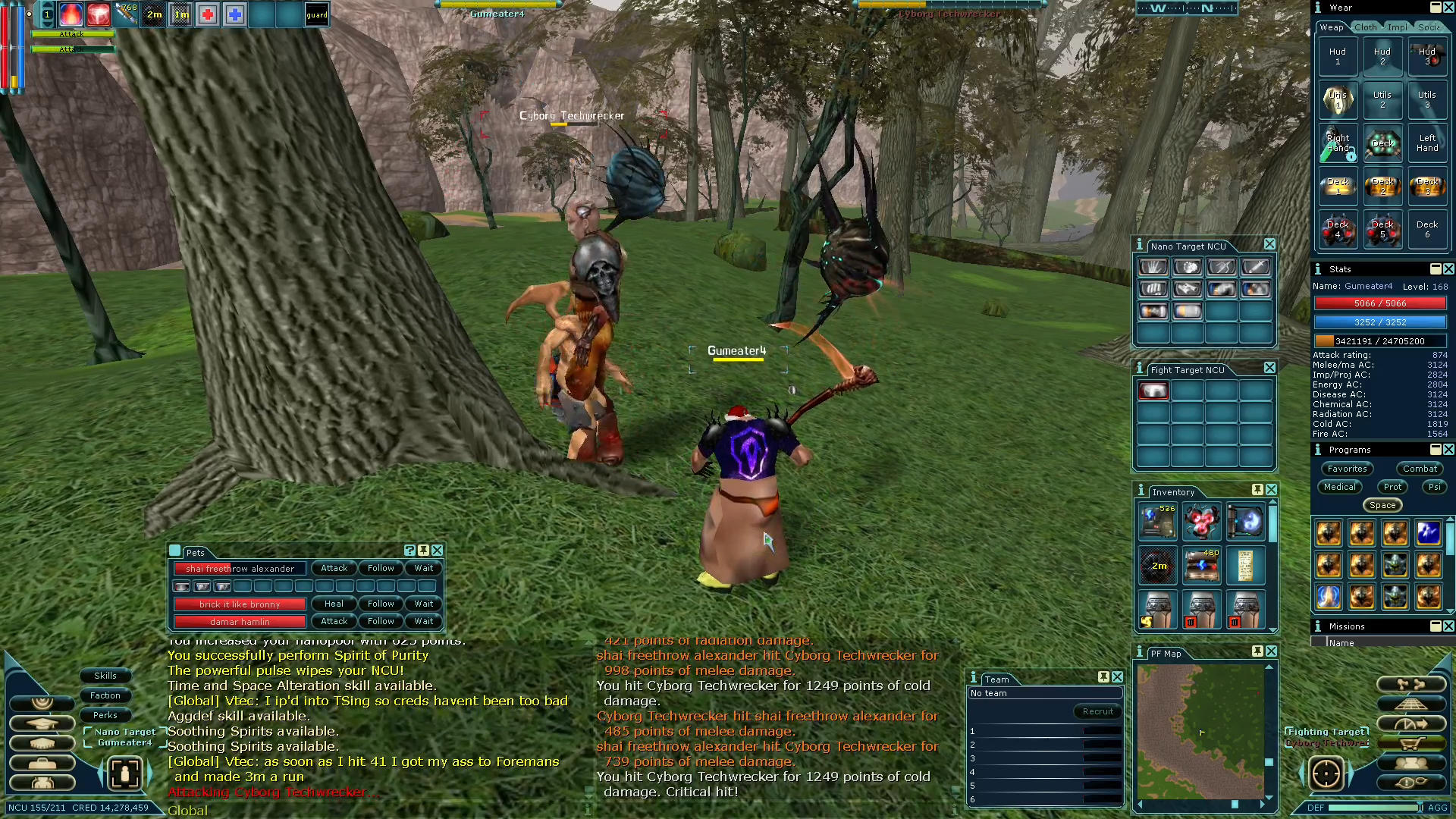Open the Faction panel
The image size is (1456, 819).
click(x=105, y=695)
